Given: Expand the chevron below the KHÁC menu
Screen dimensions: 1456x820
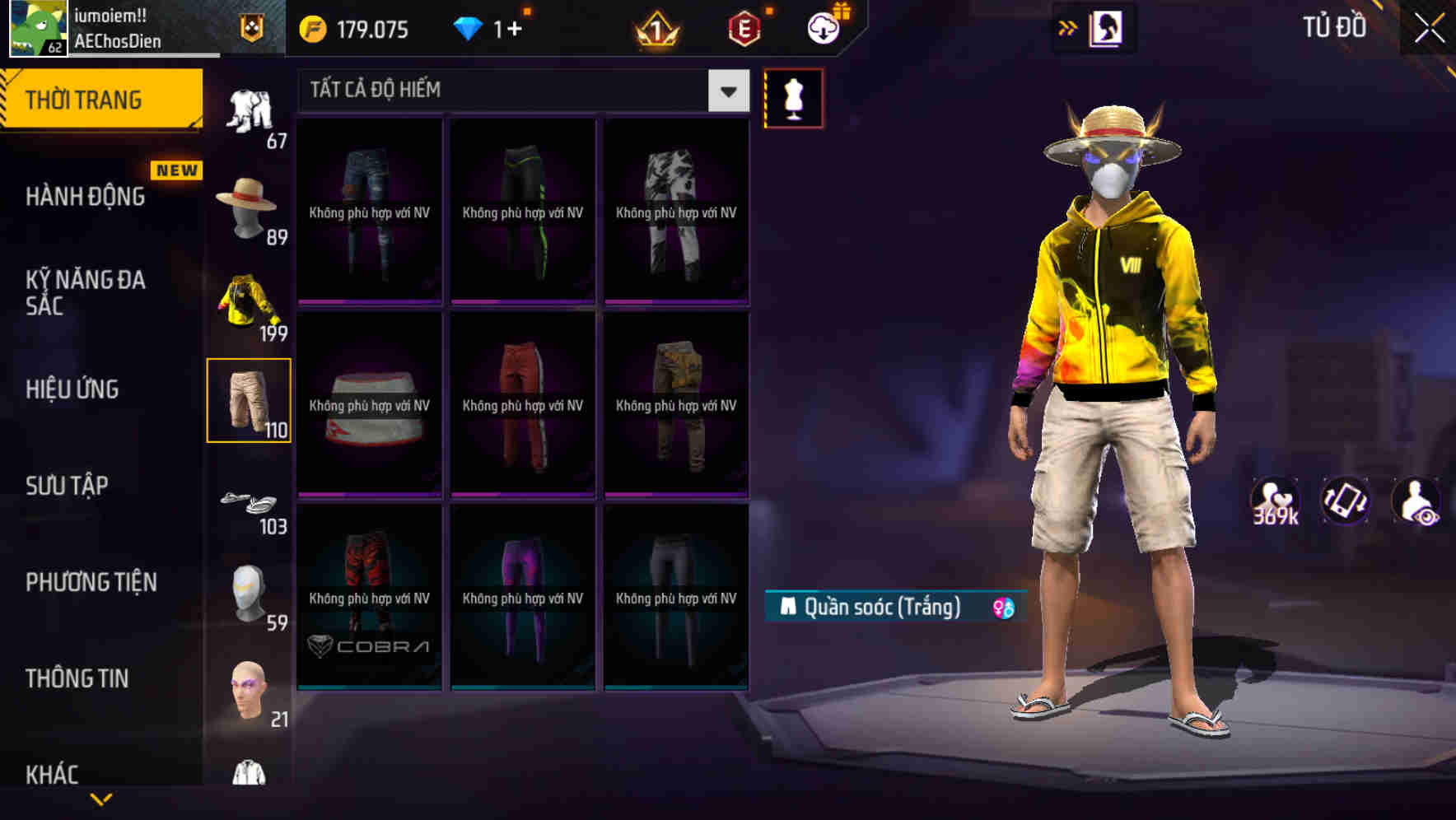Looking at the screenshot, I should (x=101, y=800).
